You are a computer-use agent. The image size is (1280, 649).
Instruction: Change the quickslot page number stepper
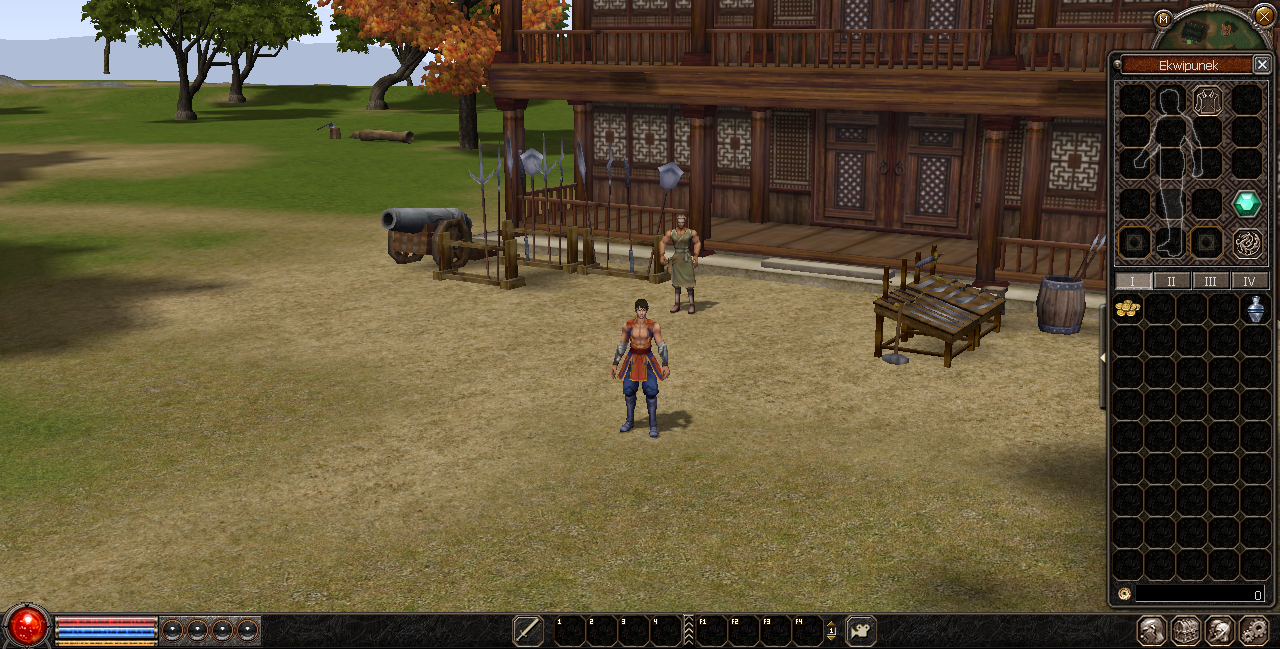[831, 631]
